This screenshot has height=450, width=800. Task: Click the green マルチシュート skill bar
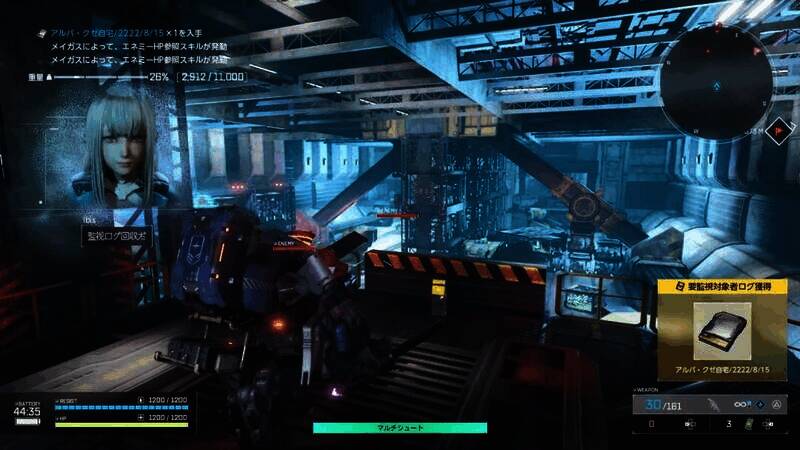(x=400, y=427)
